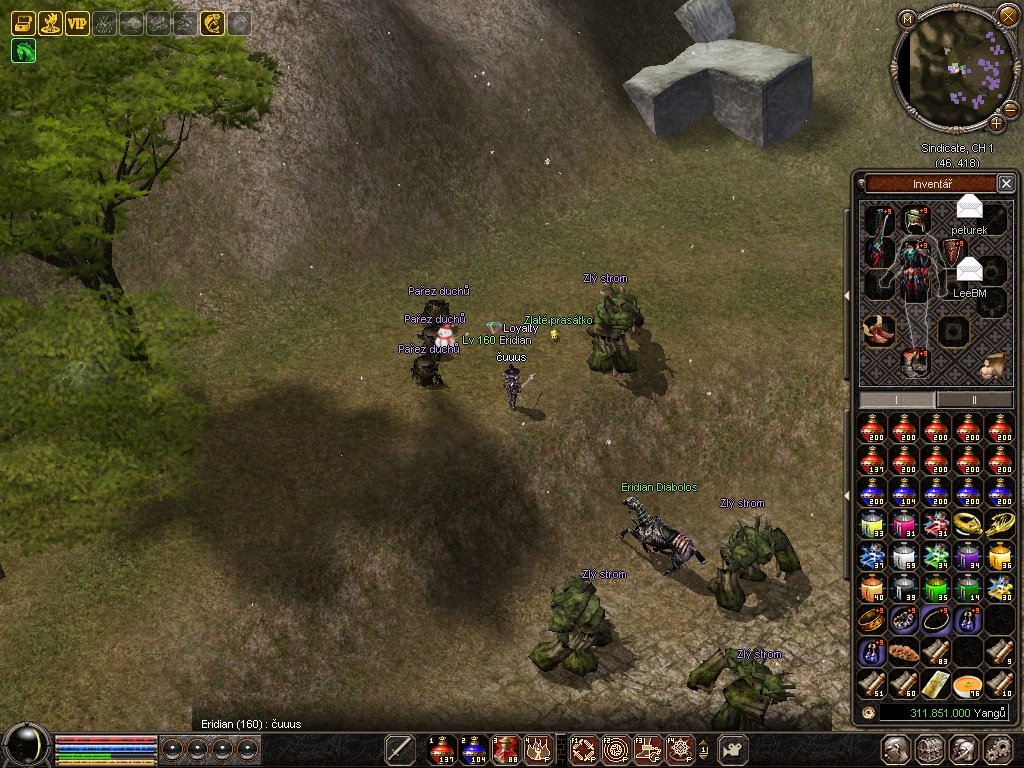Switch to inventory page I
Screen dimensions: 1024x768
[x=897, y=399]
